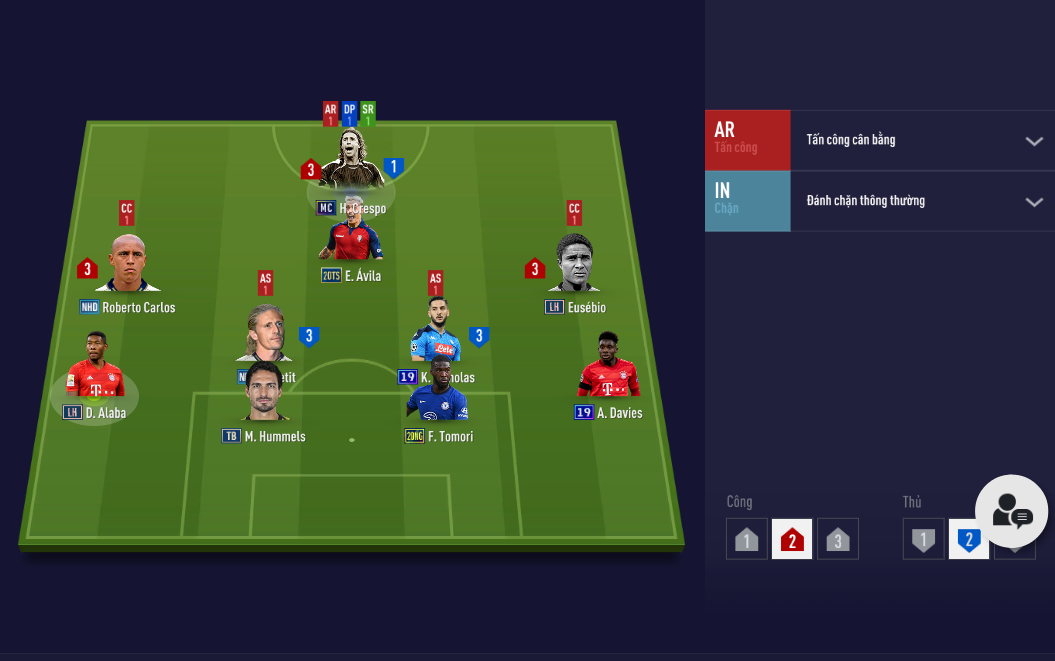Select defender M. Hummels

click(x=265, y=393)
